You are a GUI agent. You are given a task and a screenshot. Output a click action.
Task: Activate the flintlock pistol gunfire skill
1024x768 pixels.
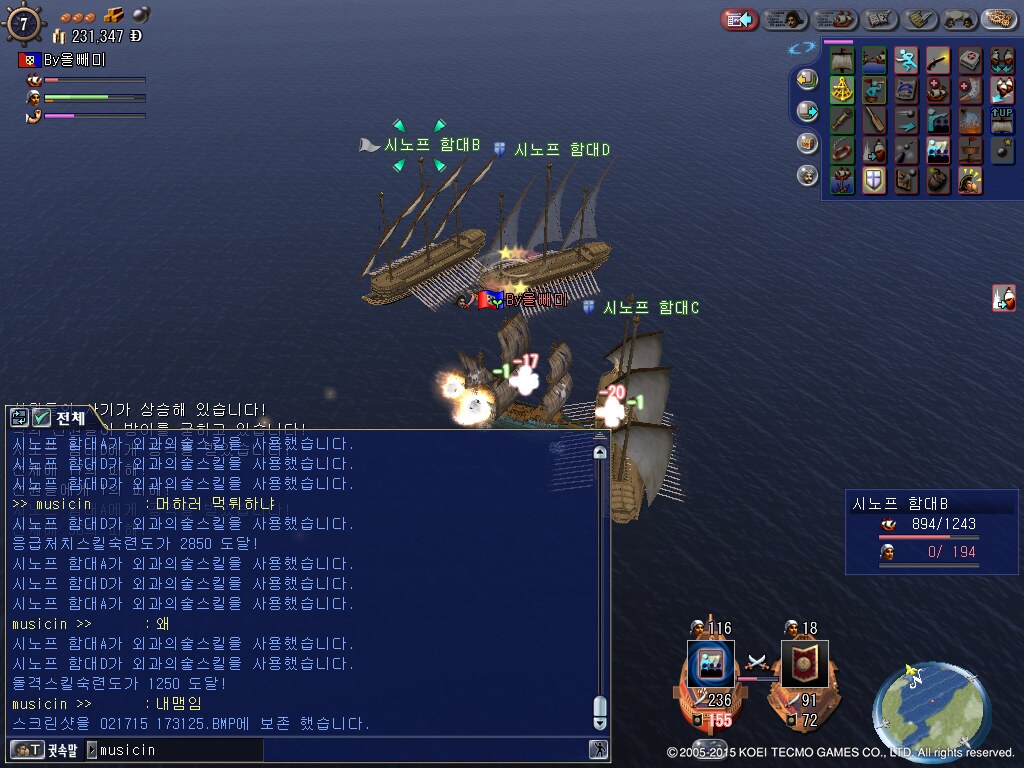tap(938, 60)
